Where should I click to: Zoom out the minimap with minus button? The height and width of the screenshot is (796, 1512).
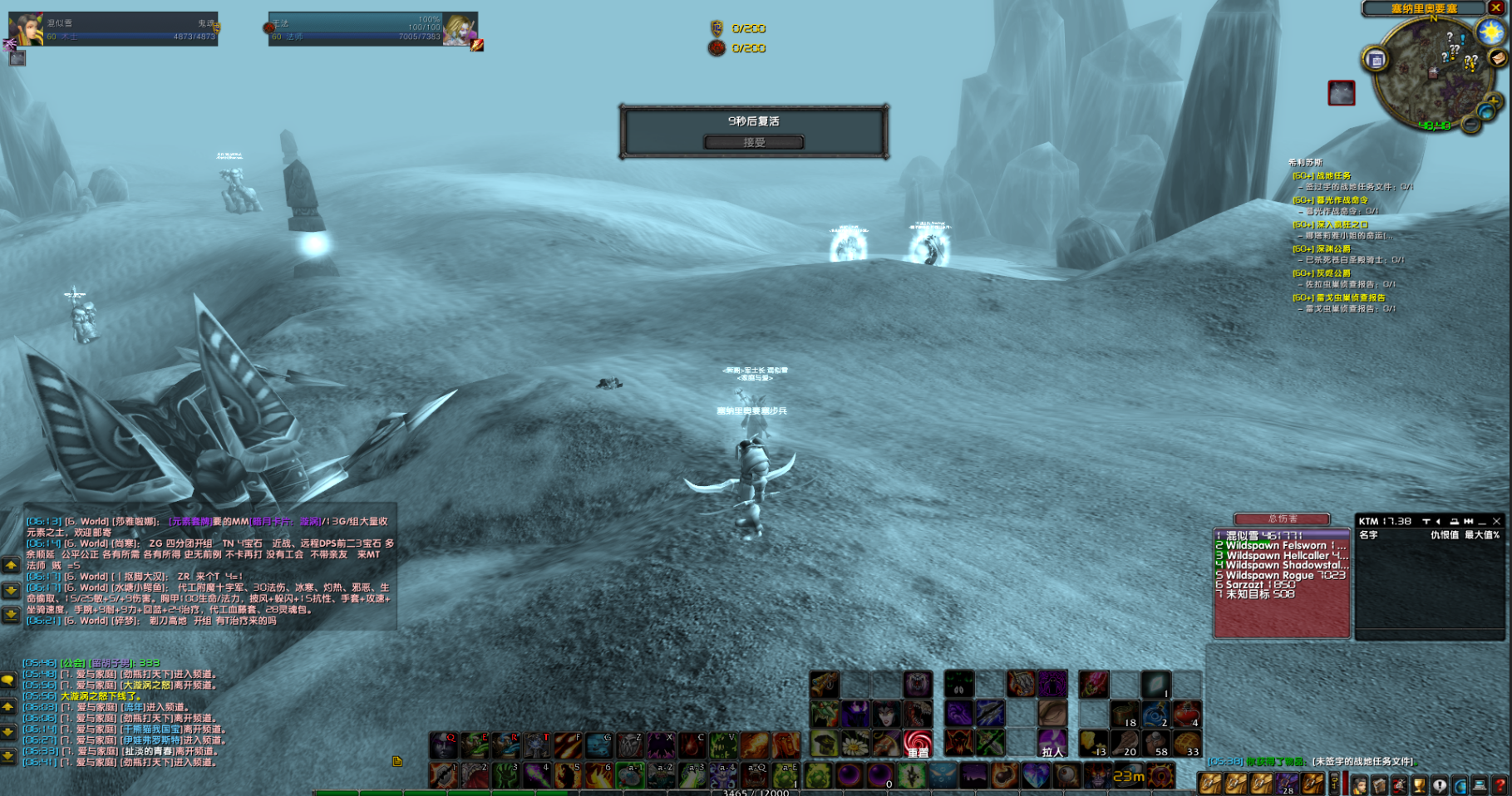[x=1471, y=125]
